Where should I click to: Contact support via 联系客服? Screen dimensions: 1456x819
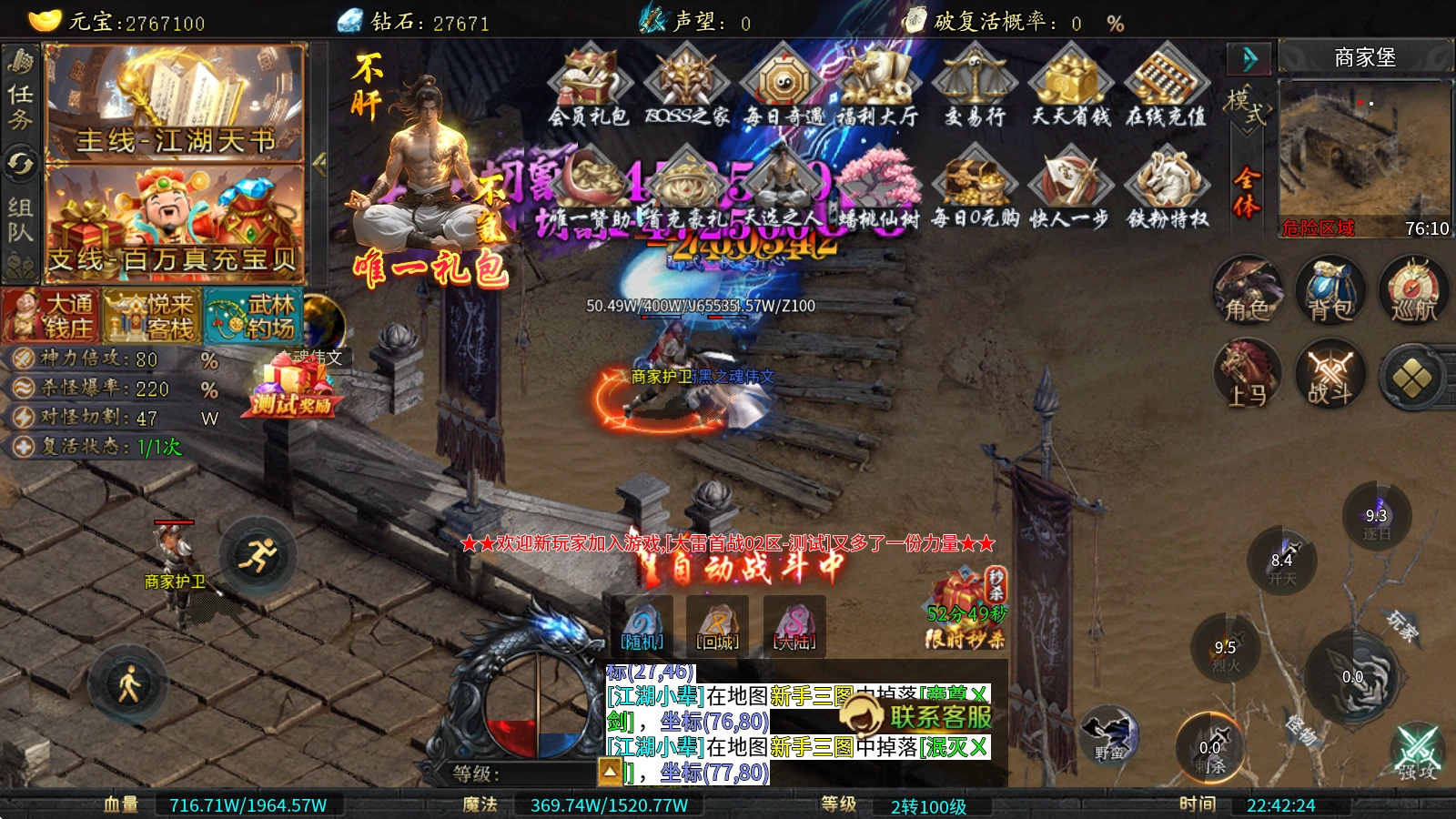click(917, 716)
